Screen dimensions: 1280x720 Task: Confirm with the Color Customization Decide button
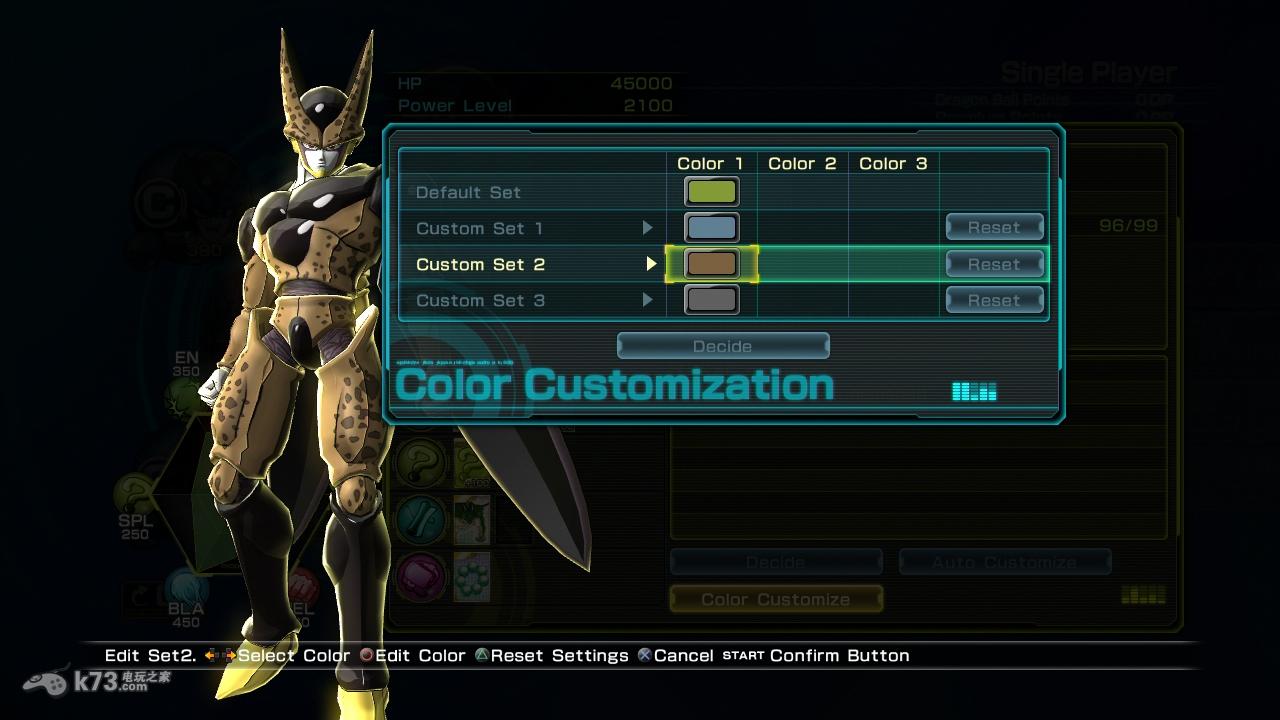pyautogui.click(x=722, y=346)
